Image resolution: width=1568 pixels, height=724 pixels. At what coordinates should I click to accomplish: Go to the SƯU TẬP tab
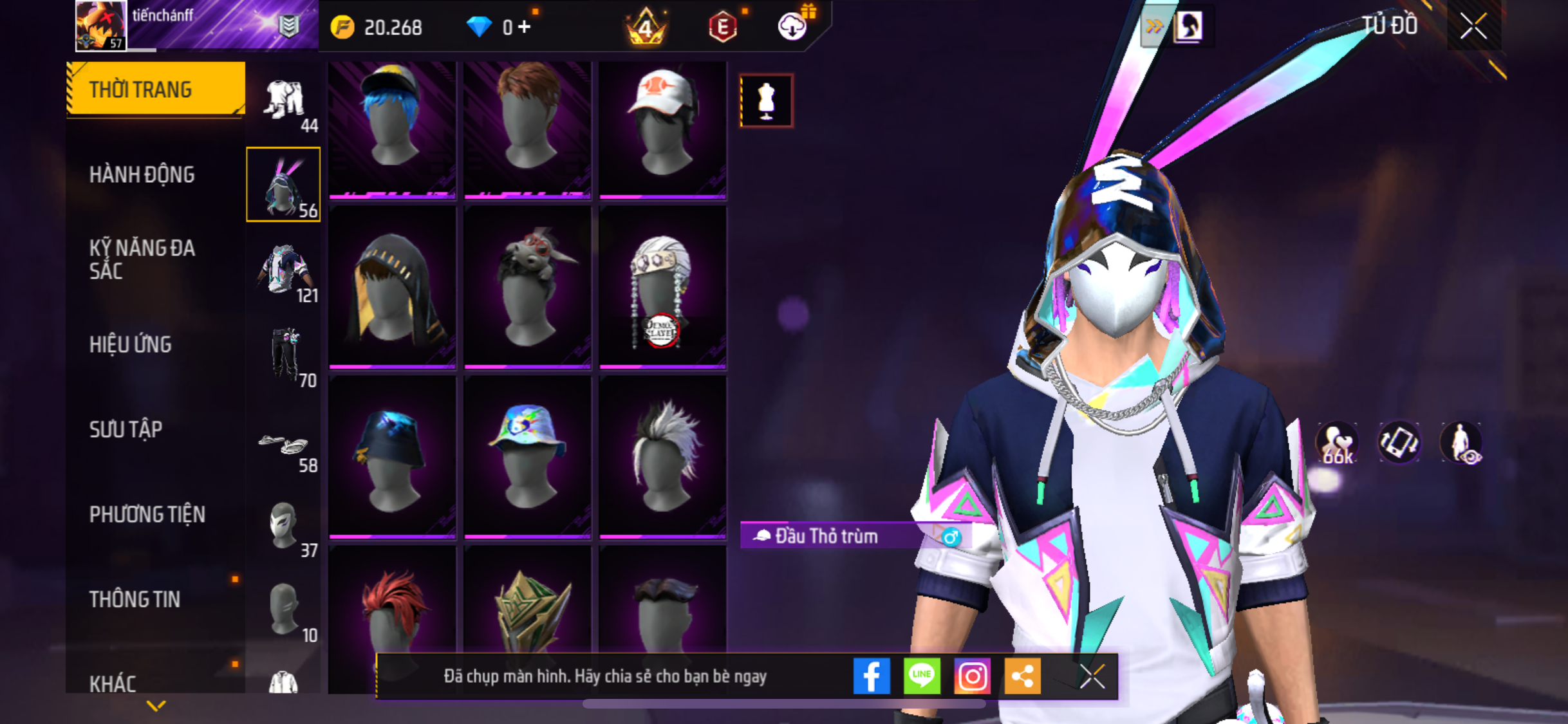(x=126, y=429)
